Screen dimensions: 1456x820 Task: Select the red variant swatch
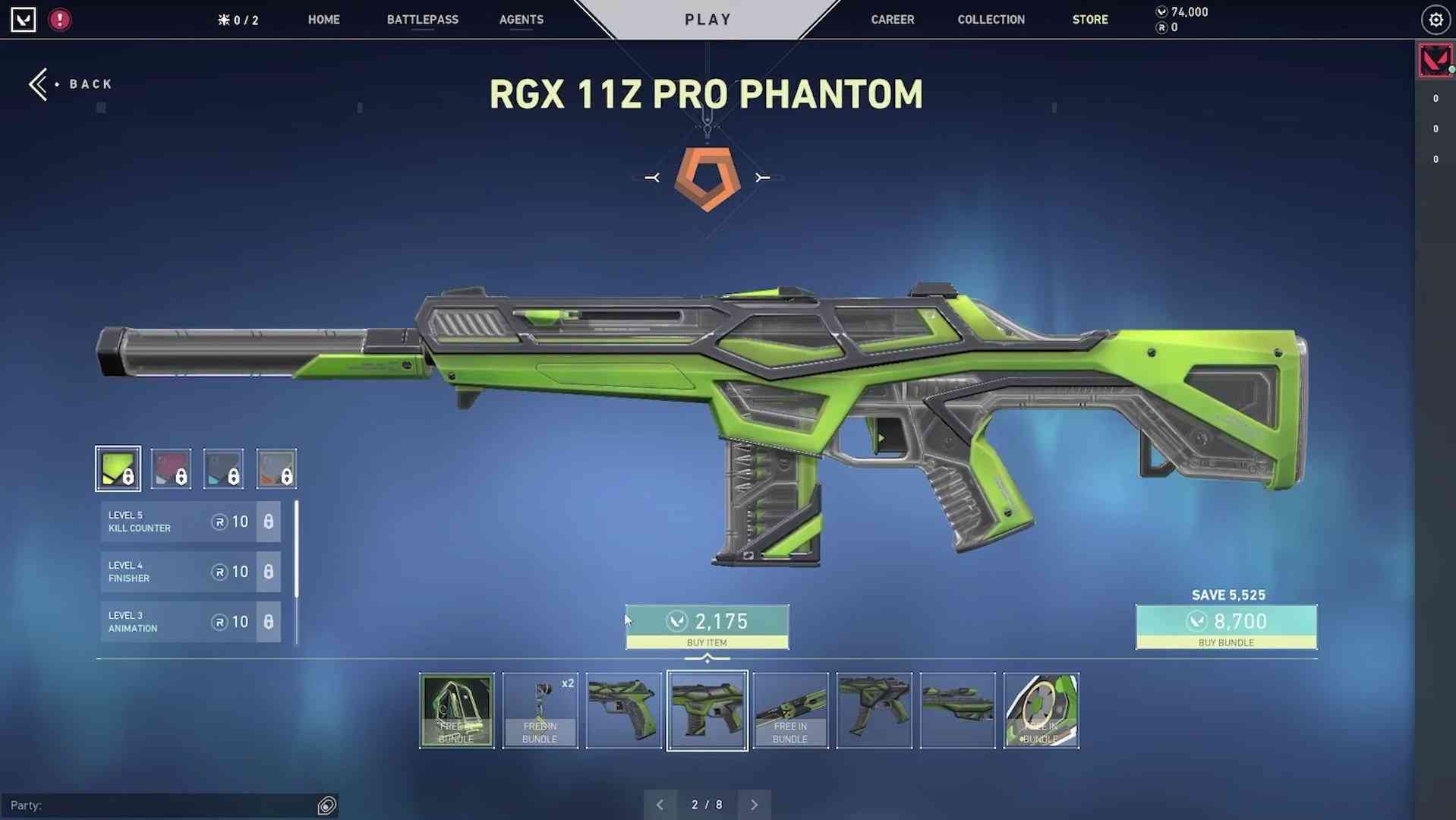(x=170, y=468)
